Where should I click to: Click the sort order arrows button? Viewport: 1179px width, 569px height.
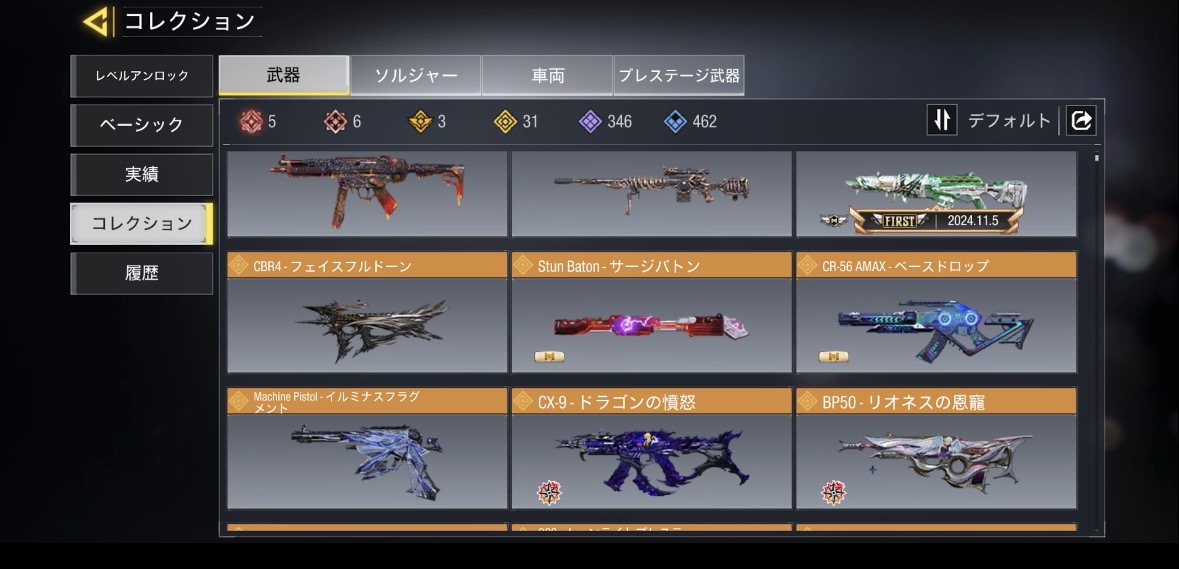(942, 120)
